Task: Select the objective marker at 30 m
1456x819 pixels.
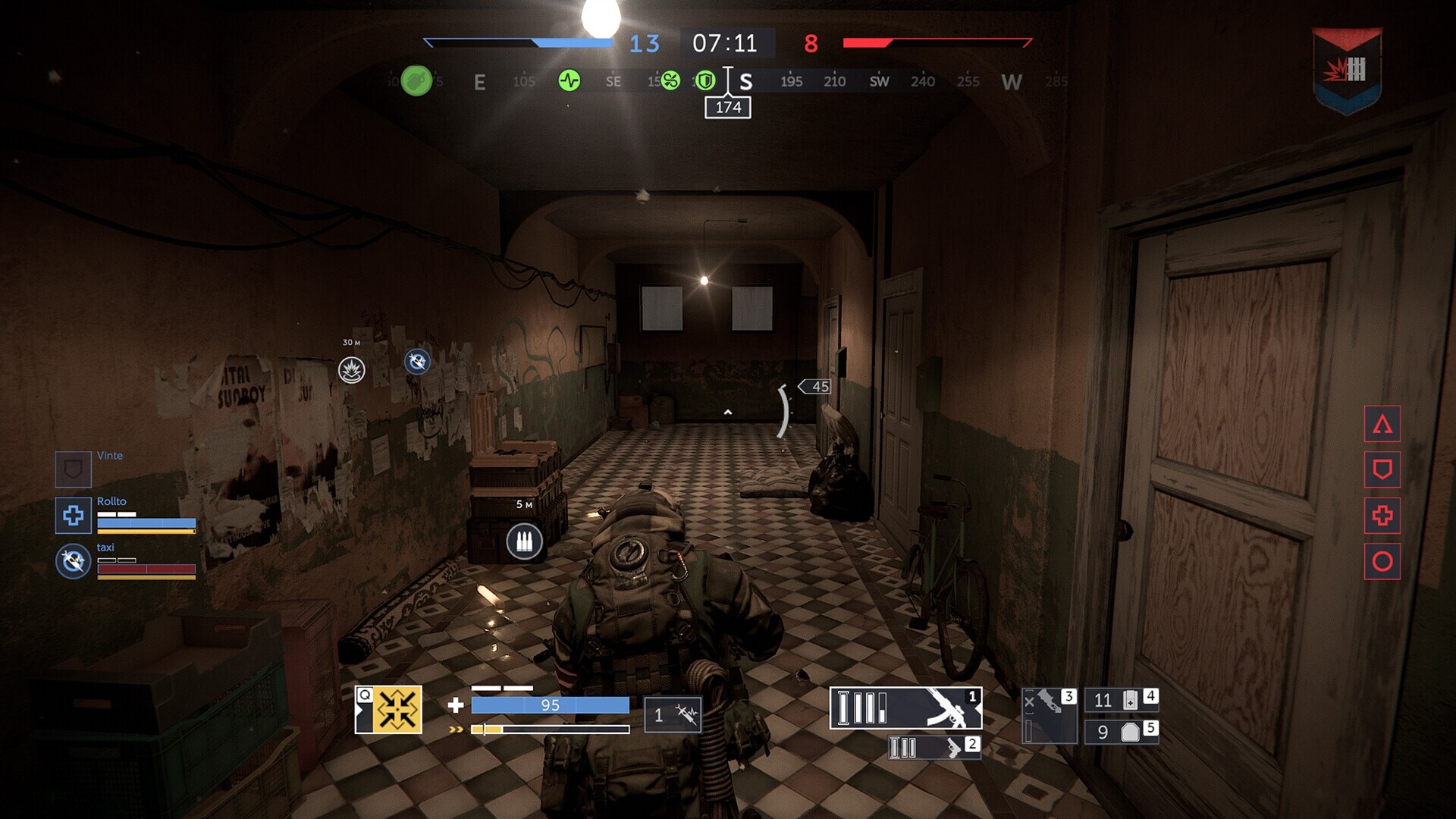Action: (x=352, y=370)
